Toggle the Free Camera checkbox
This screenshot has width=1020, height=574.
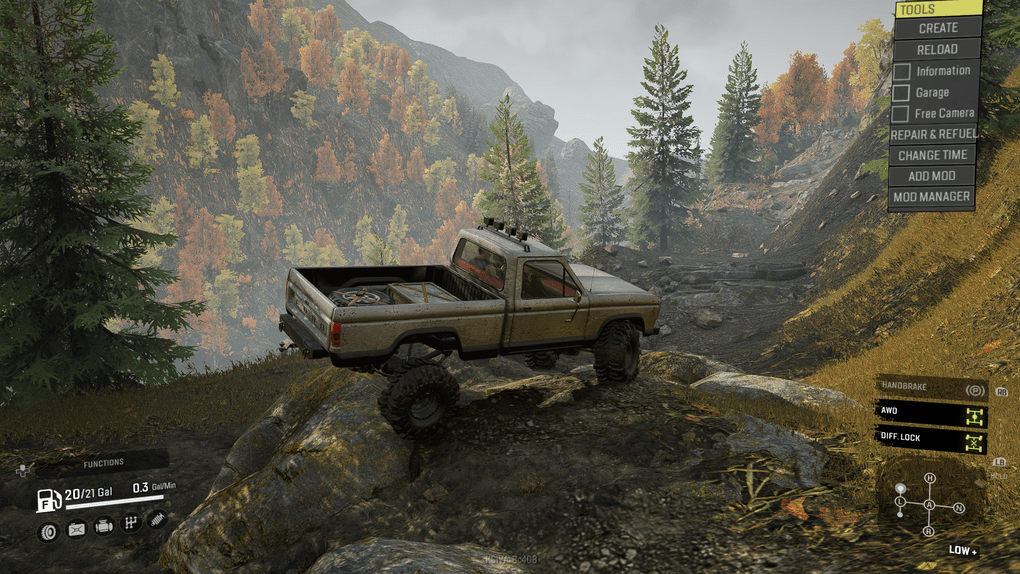coord(902,114)
